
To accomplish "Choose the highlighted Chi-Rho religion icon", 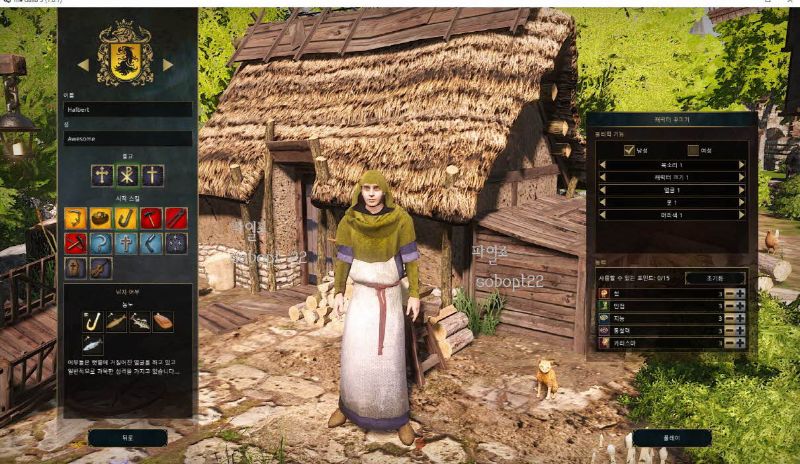I will pyautogui.click(x=127, y=175).
